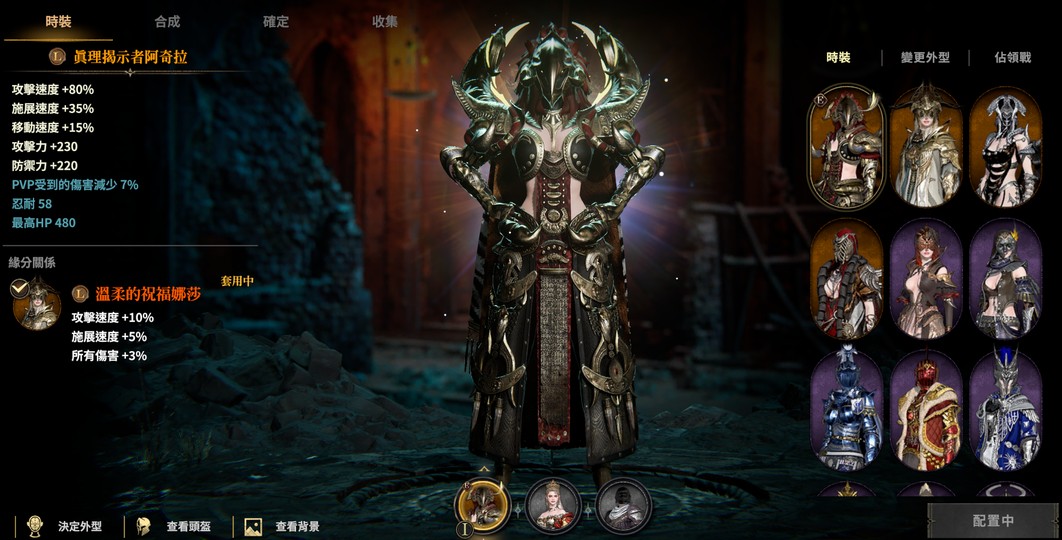Screen dimensions: 1062x540
Task: Switch to the 時裝 tab above costume grid
Action: click(x=838, y=58)
